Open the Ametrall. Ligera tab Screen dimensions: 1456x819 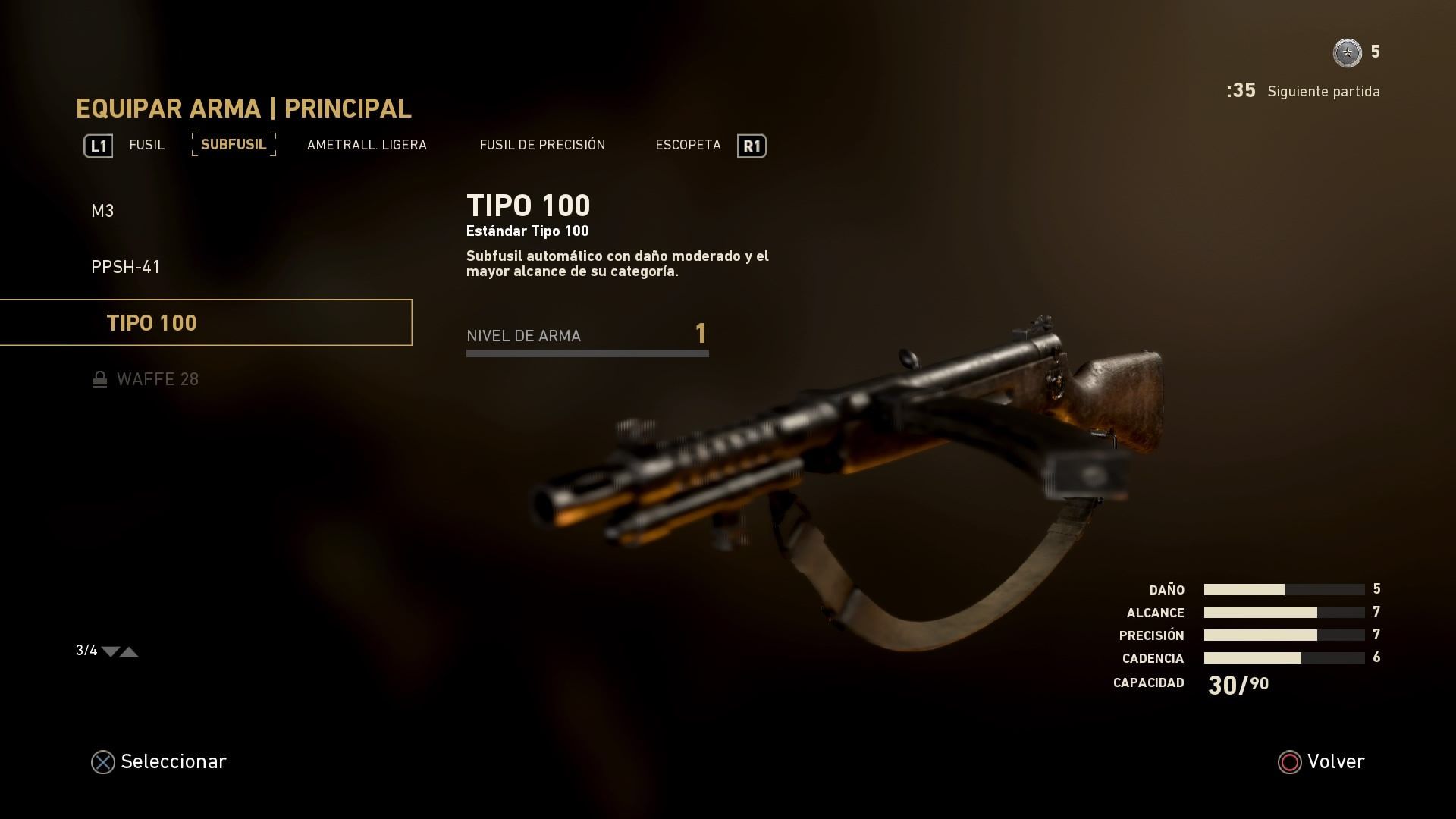coord(366,145)
